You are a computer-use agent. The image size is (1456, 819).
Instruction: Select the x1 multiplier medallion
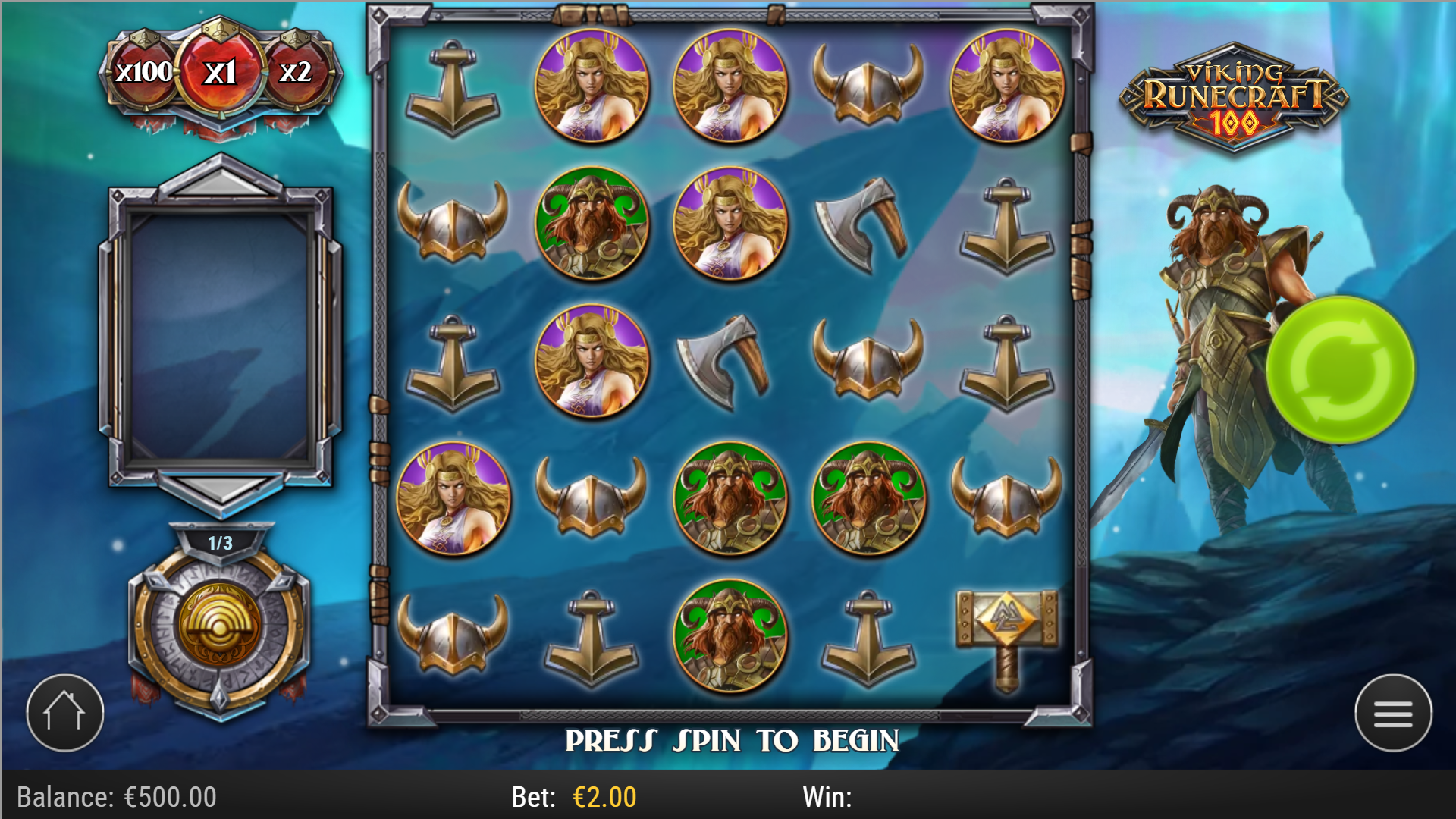pos(219,72)
